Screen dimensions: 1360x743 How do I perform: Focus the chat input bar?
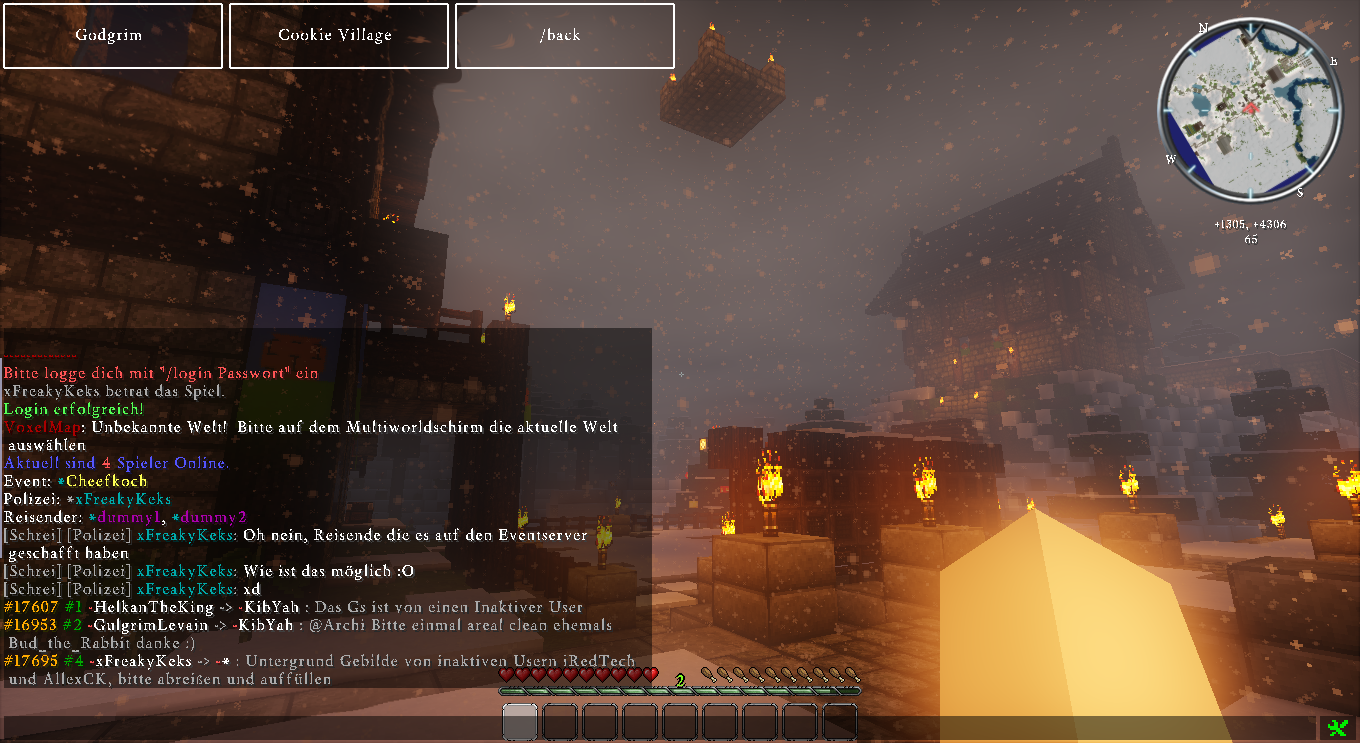click(660, 728)
